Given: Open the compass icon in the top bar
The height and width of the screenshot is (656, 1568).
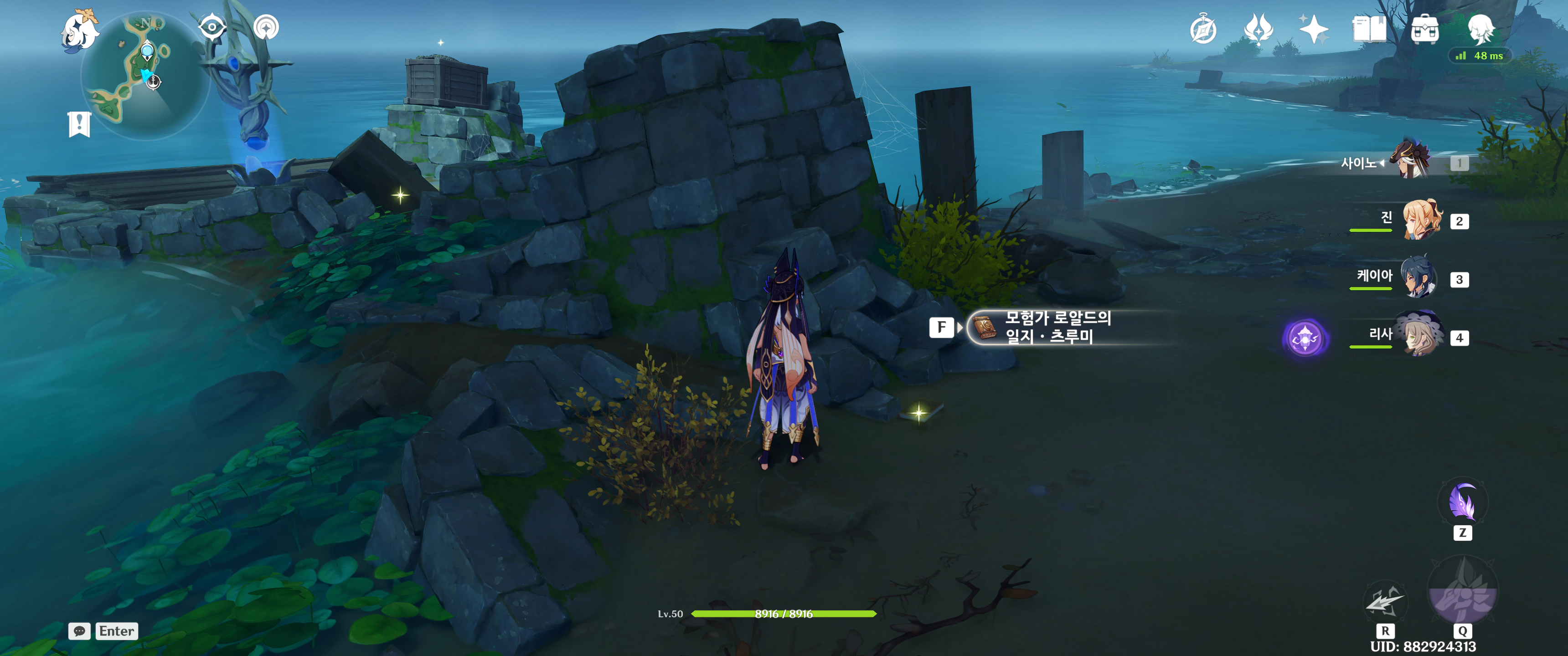Looking at the screenshot, I should pos(1203,30).
